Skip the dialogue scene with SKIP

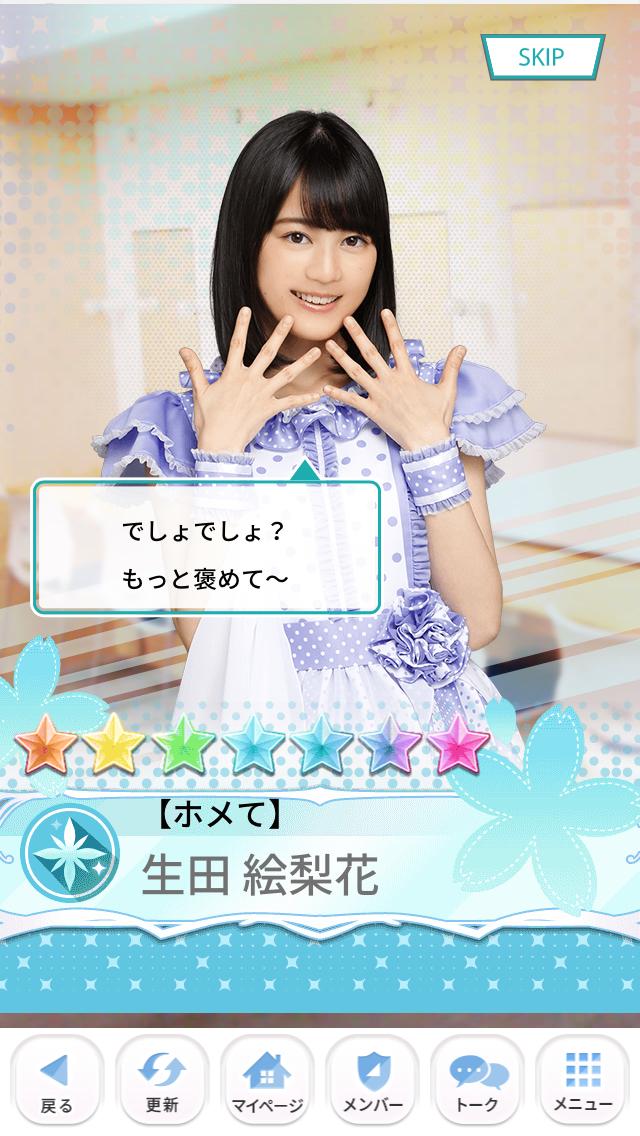(543, 58)
